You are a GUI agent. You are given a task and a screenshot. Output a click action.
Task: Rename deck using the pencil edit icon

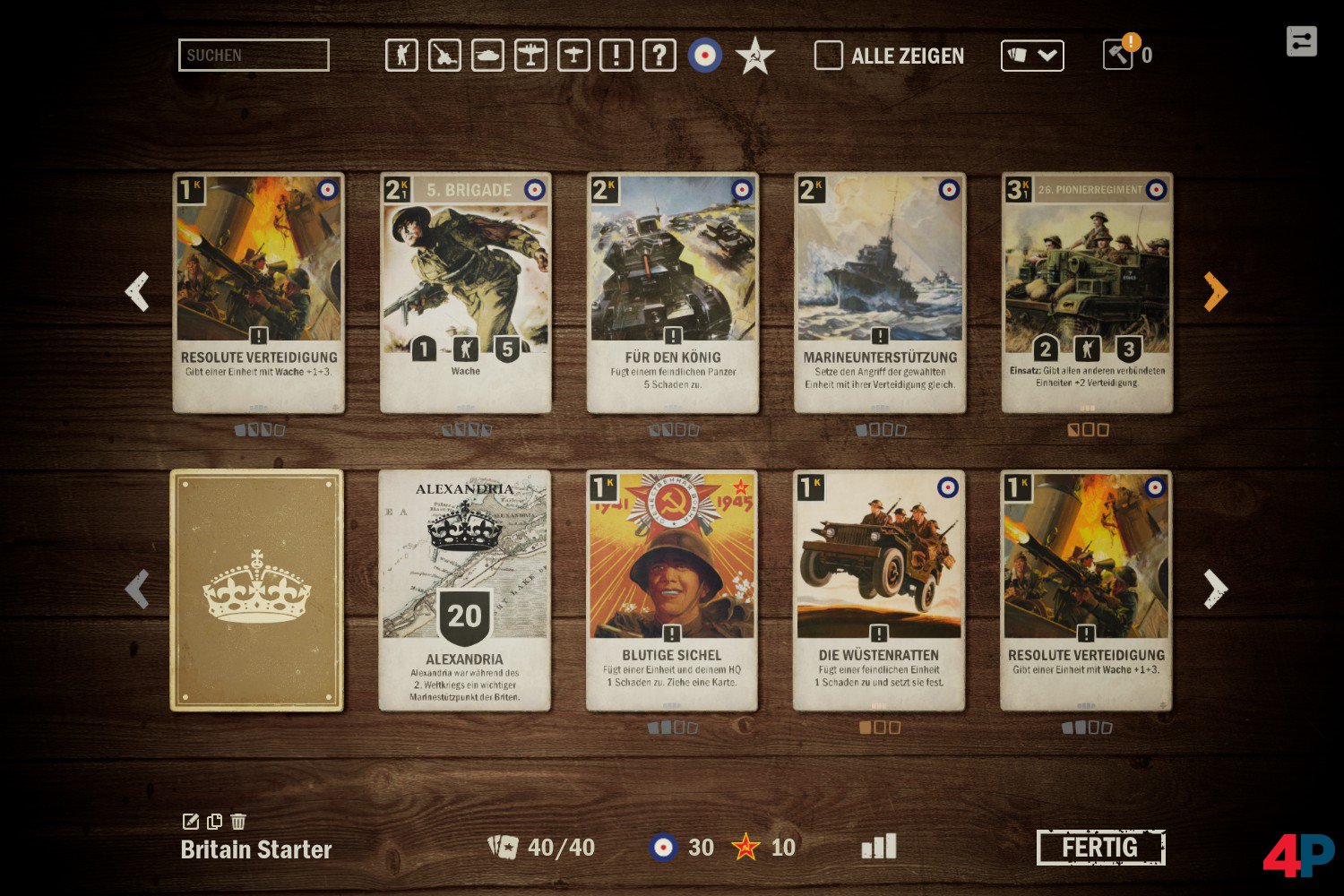pyautogui.click(x=190, y=822)
